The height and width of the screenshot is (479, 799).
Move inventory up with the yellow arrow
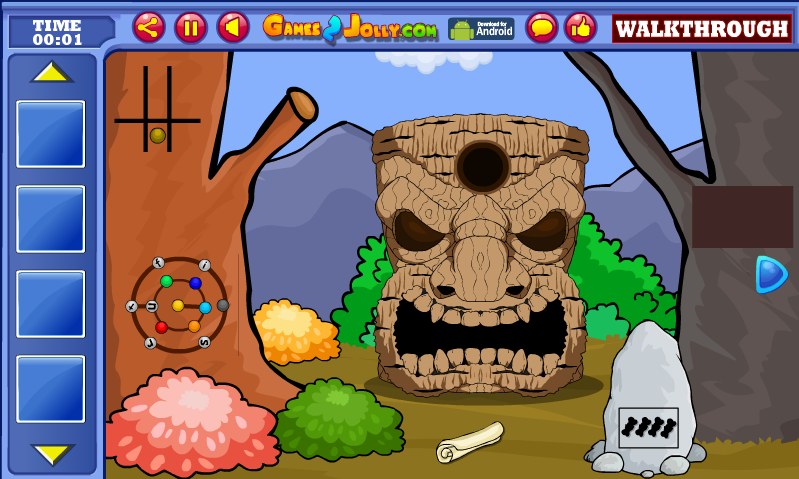tap(51, 73)
